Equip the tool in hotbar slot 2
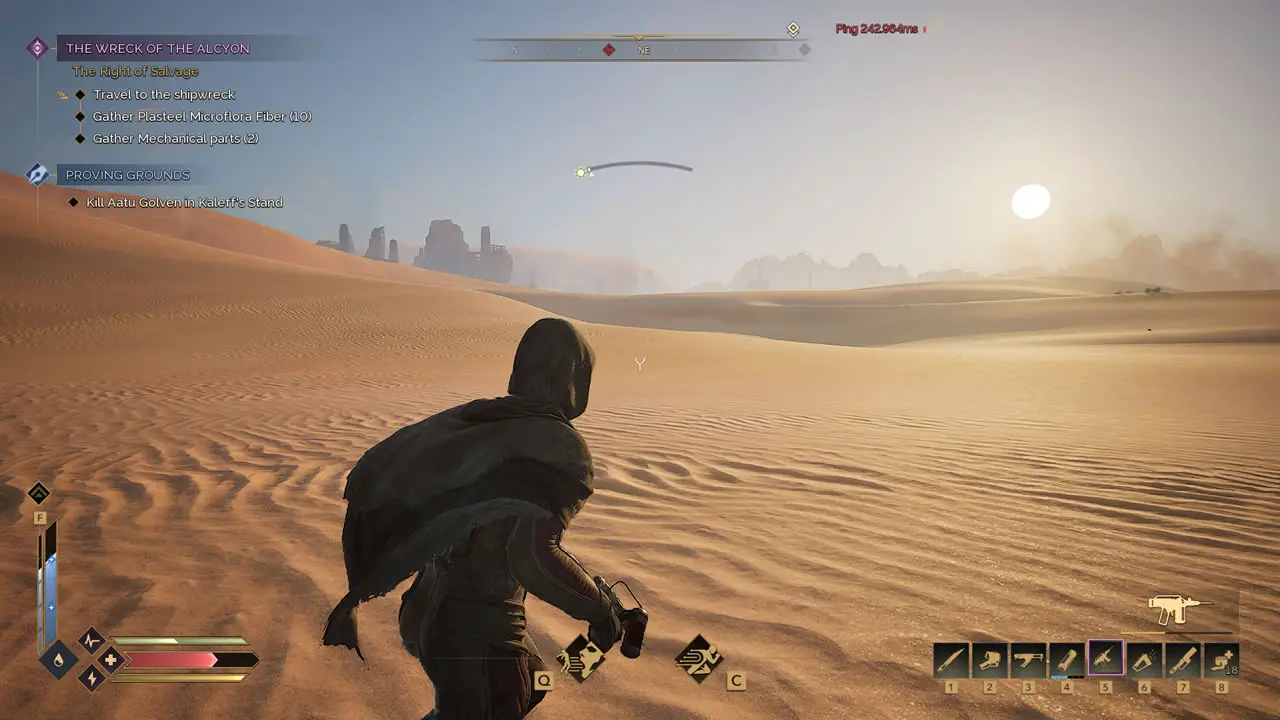1280x720 pixels. coord(990,660)
